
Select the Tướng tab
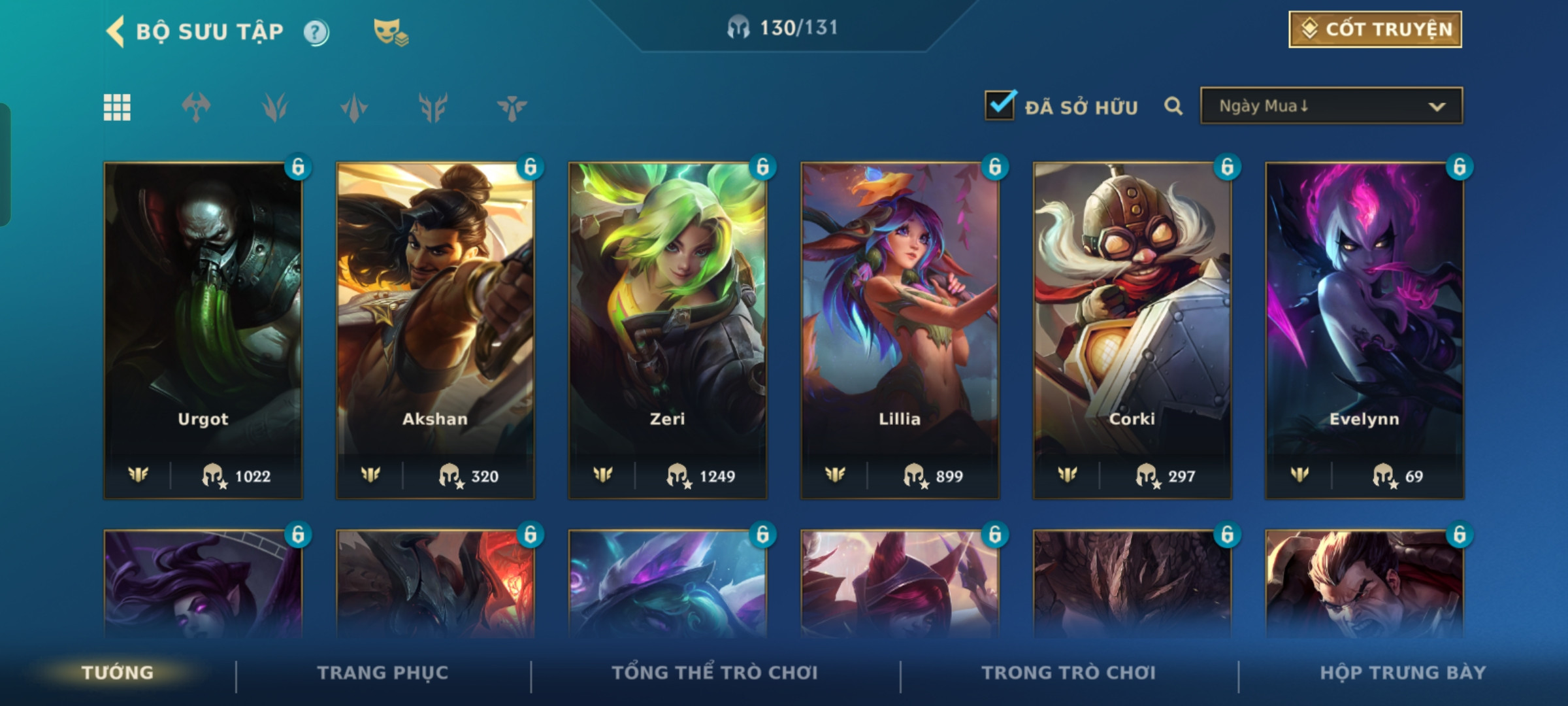pyautogui.click(x=118, y=673)
